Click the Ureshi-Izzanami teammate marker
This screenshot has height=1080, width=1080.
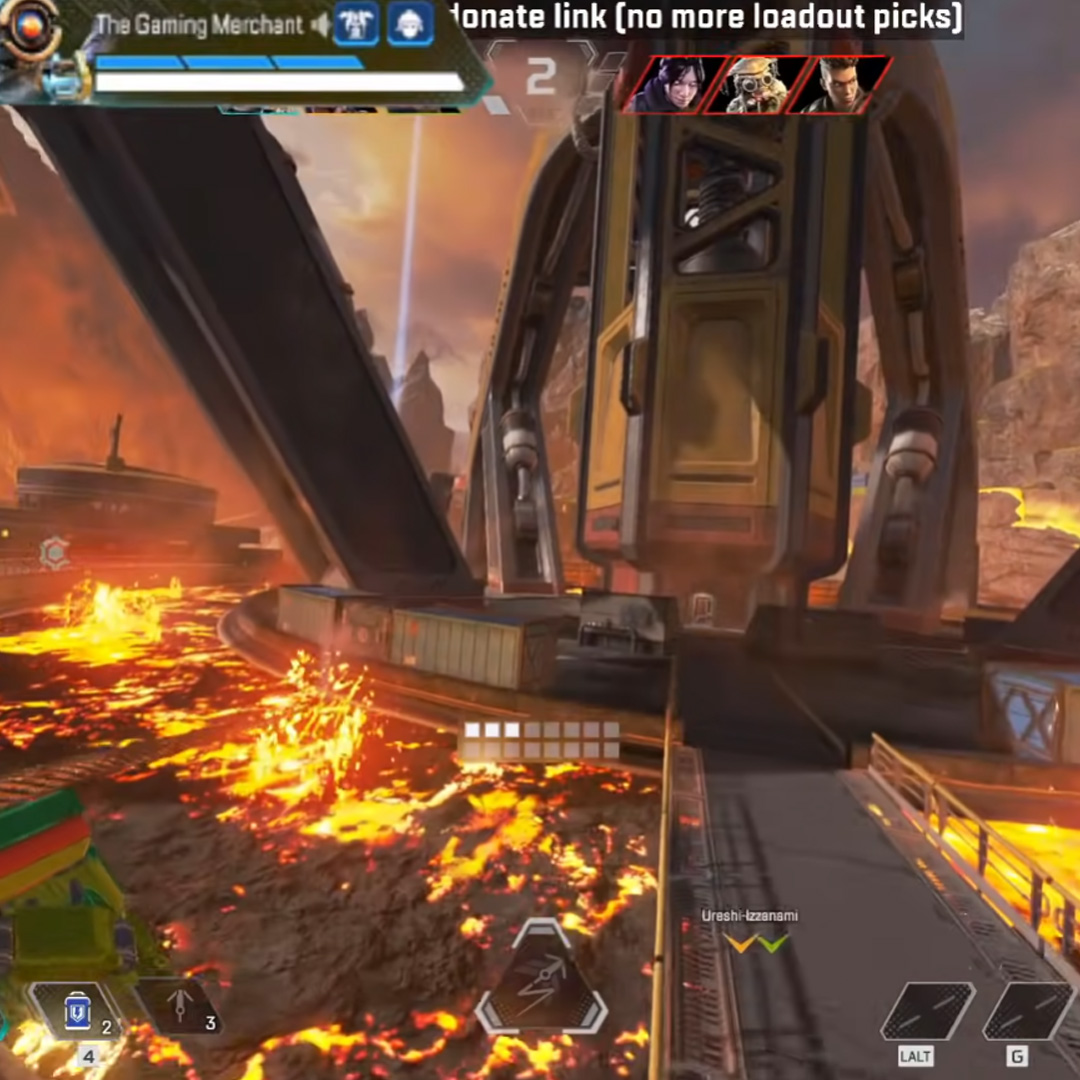point(756,941)
